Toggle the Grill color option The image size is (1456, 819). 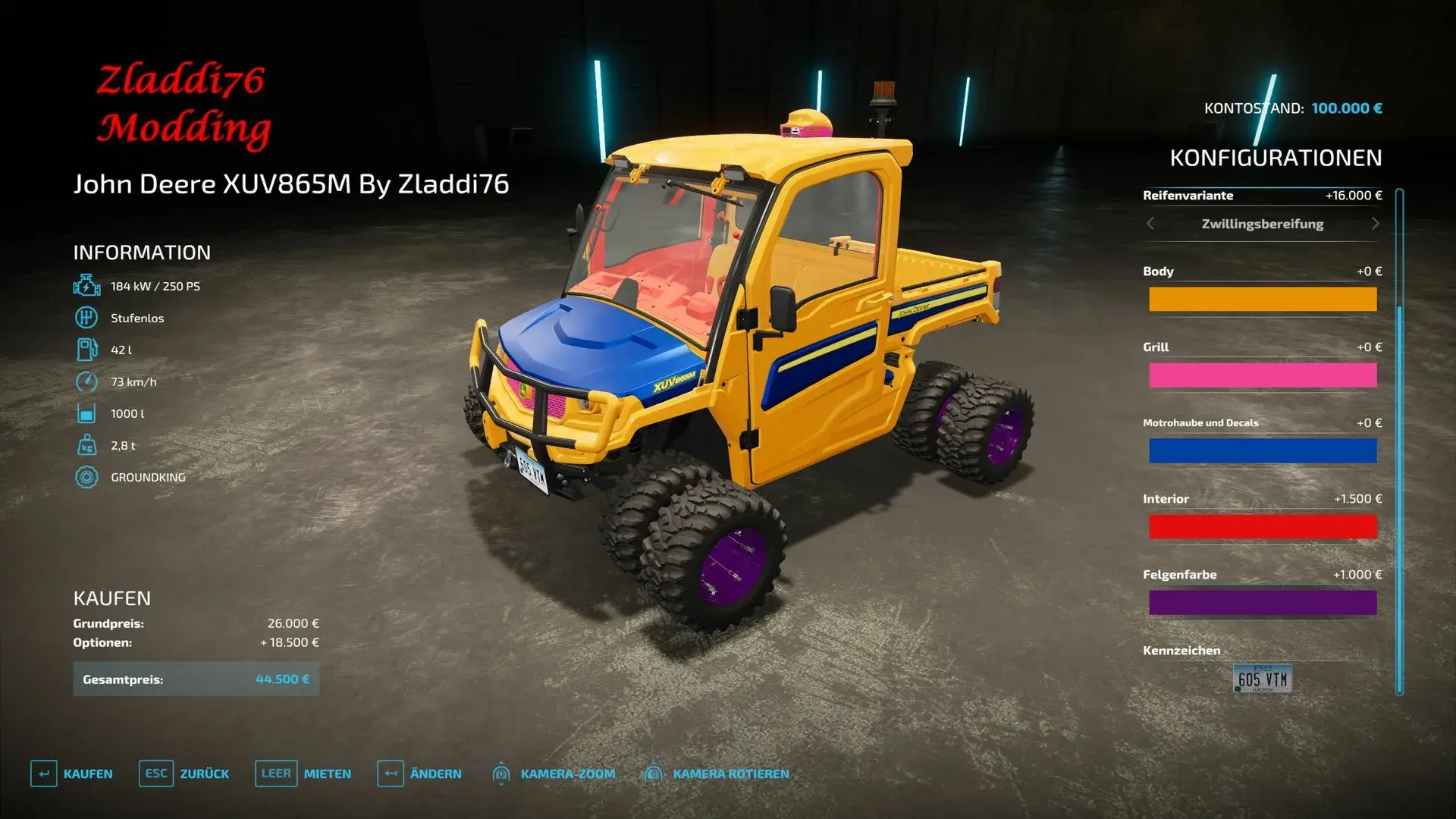point(1263,375)
